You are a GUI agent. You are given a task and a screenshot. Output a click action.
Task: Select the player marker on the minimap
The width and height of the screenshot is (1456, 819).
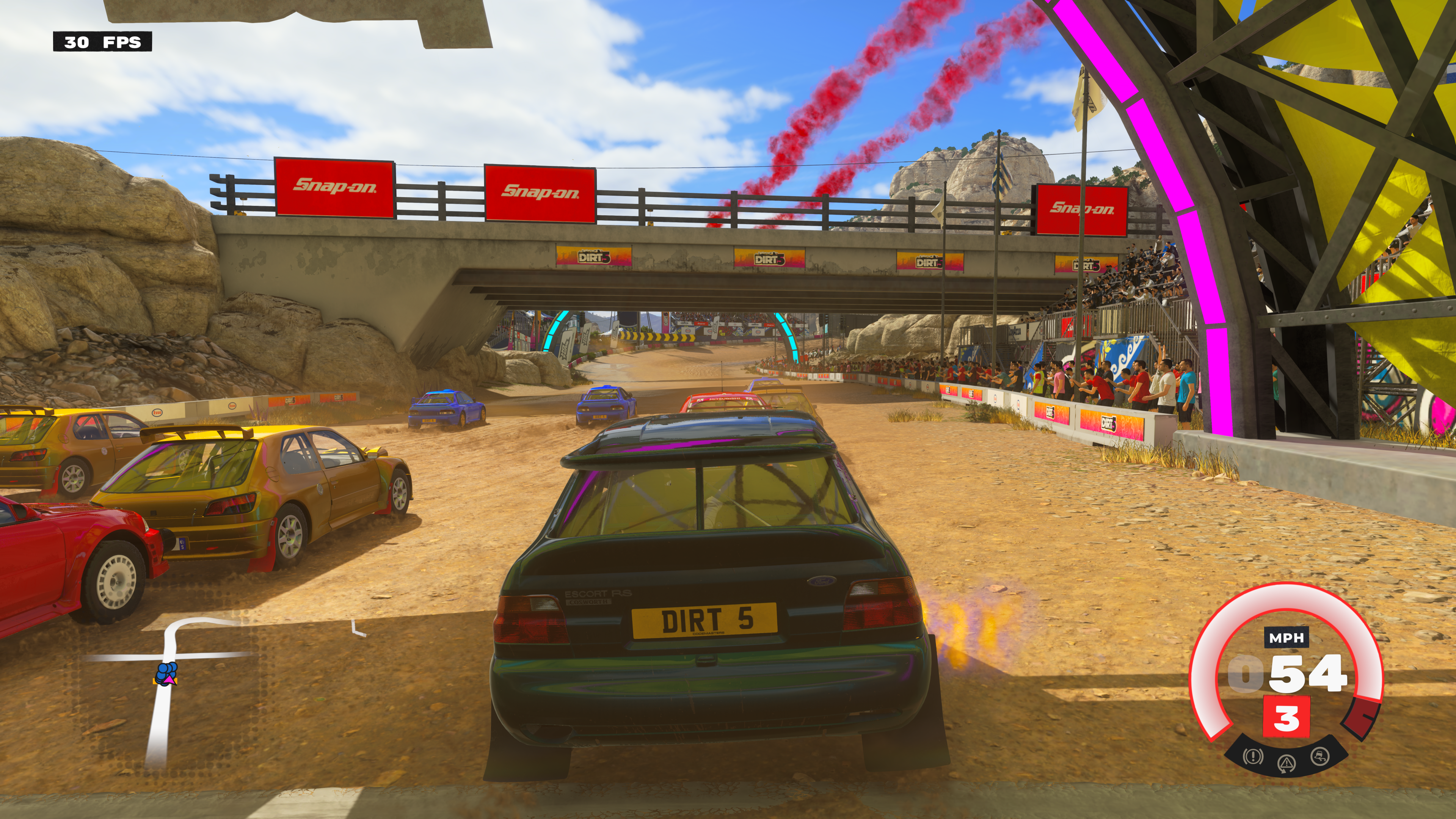[166, 674]
